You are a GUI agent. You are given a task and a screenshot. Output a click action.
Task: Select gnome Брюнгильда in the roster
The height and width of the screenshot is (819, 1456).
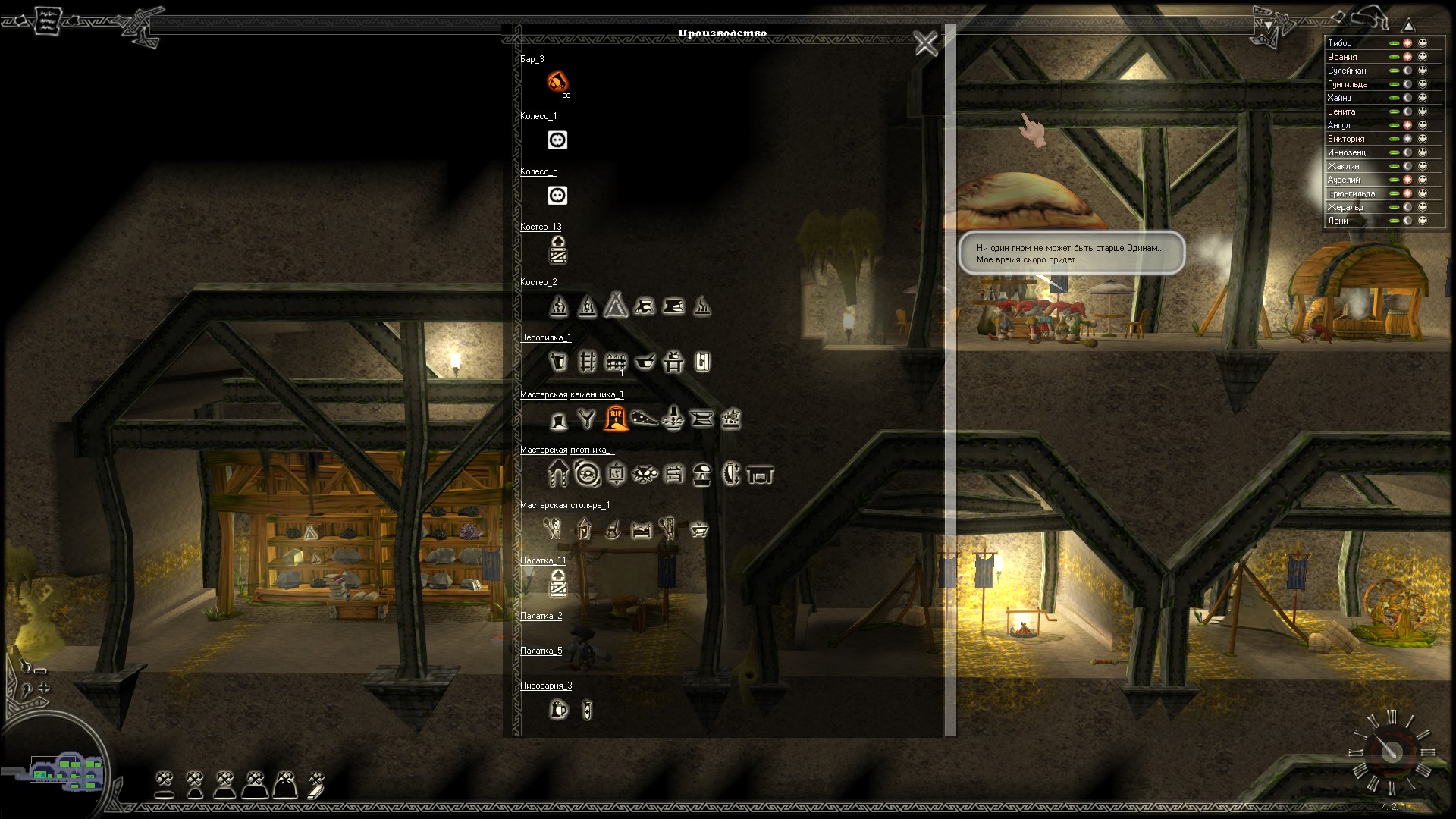pos(1351,193)
